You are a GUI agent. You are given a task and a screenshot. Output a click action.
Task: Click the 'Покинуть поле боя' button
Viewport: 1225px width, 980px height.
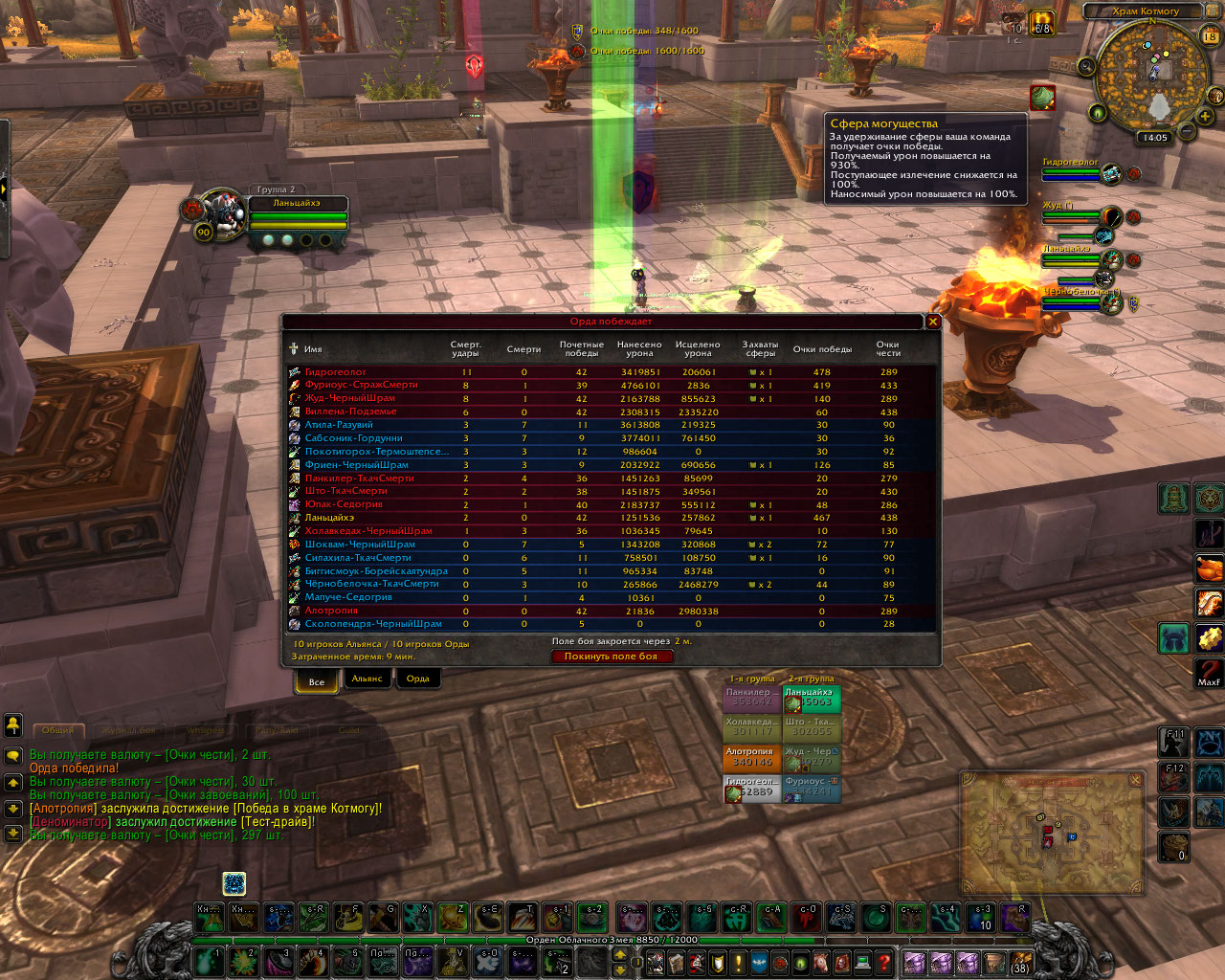(612, 657)
